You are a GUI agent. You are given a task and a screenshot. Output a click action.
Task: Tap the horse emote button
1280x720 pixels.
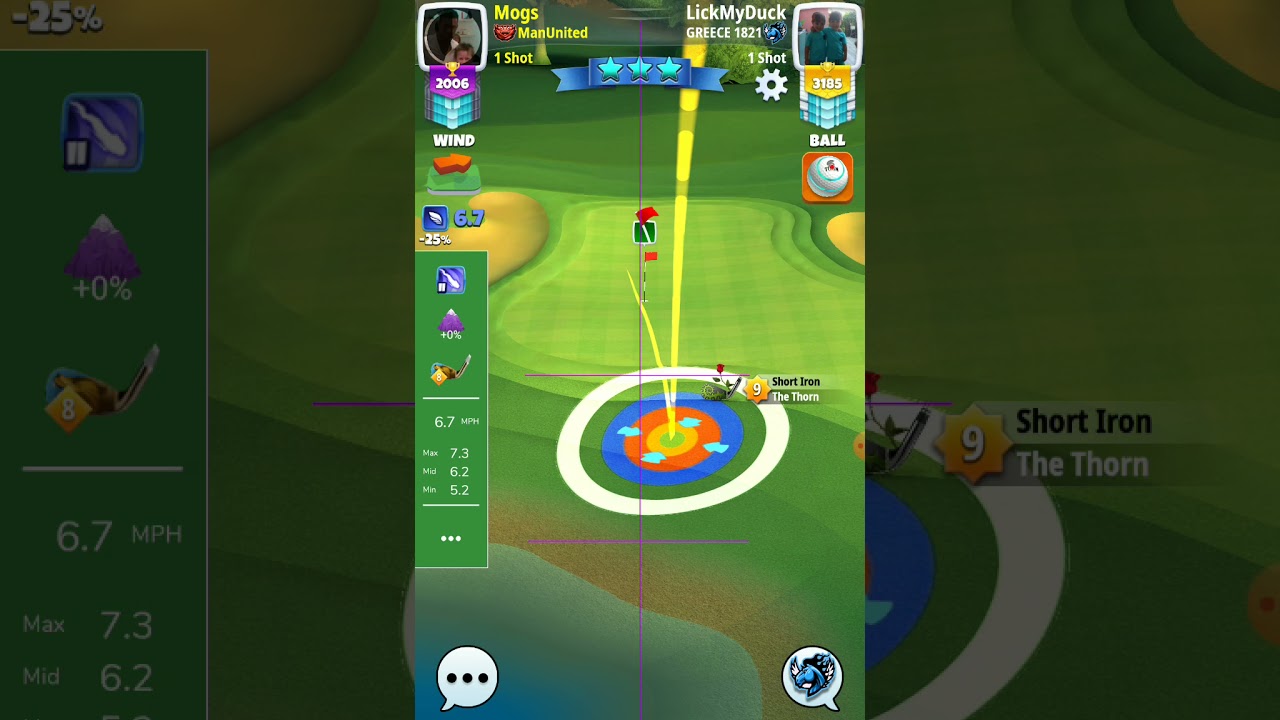coord(812,677)
